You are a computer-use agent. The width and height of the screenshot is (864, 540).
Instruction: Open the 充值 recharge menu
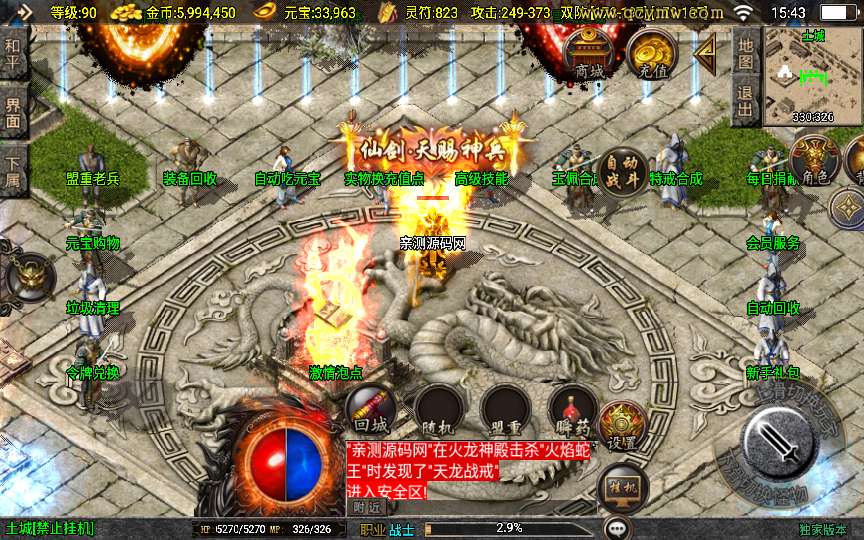click(652, 56)
